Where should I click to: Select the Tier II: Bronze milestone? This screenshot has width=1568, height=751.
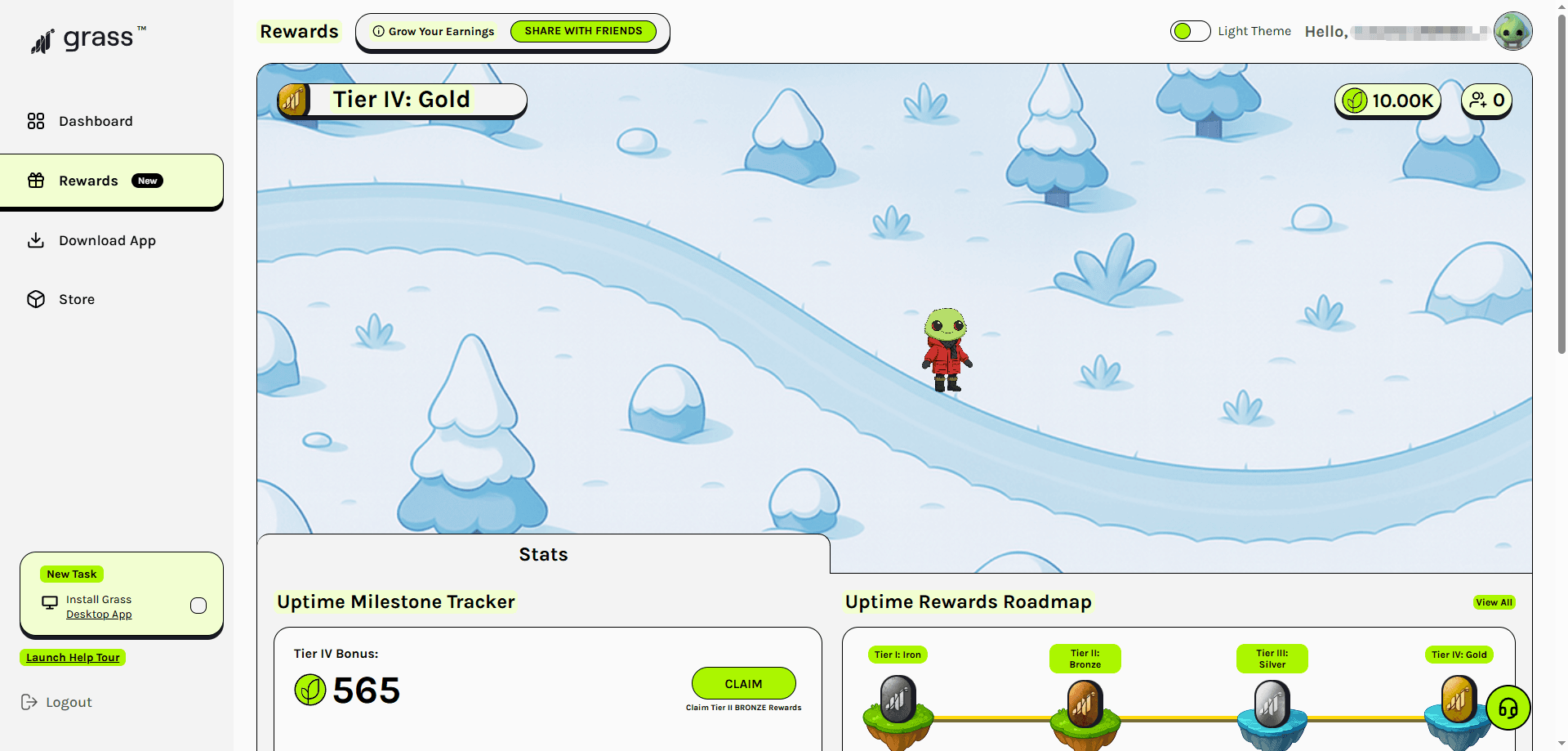click(1085, 703)
